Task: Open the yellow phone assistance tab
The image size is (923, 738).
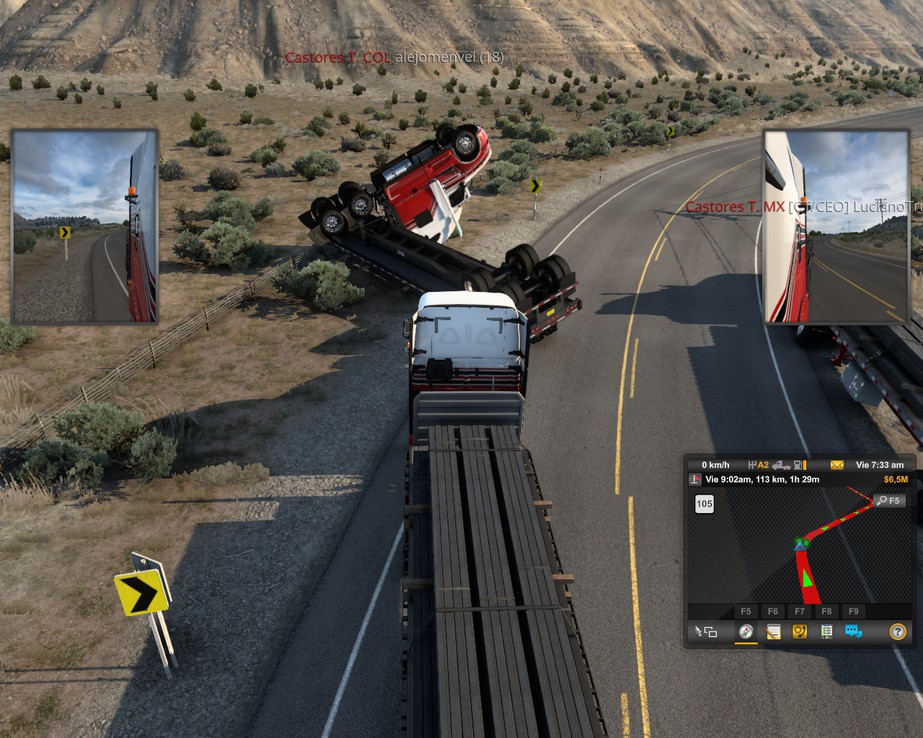Action: 800,631
